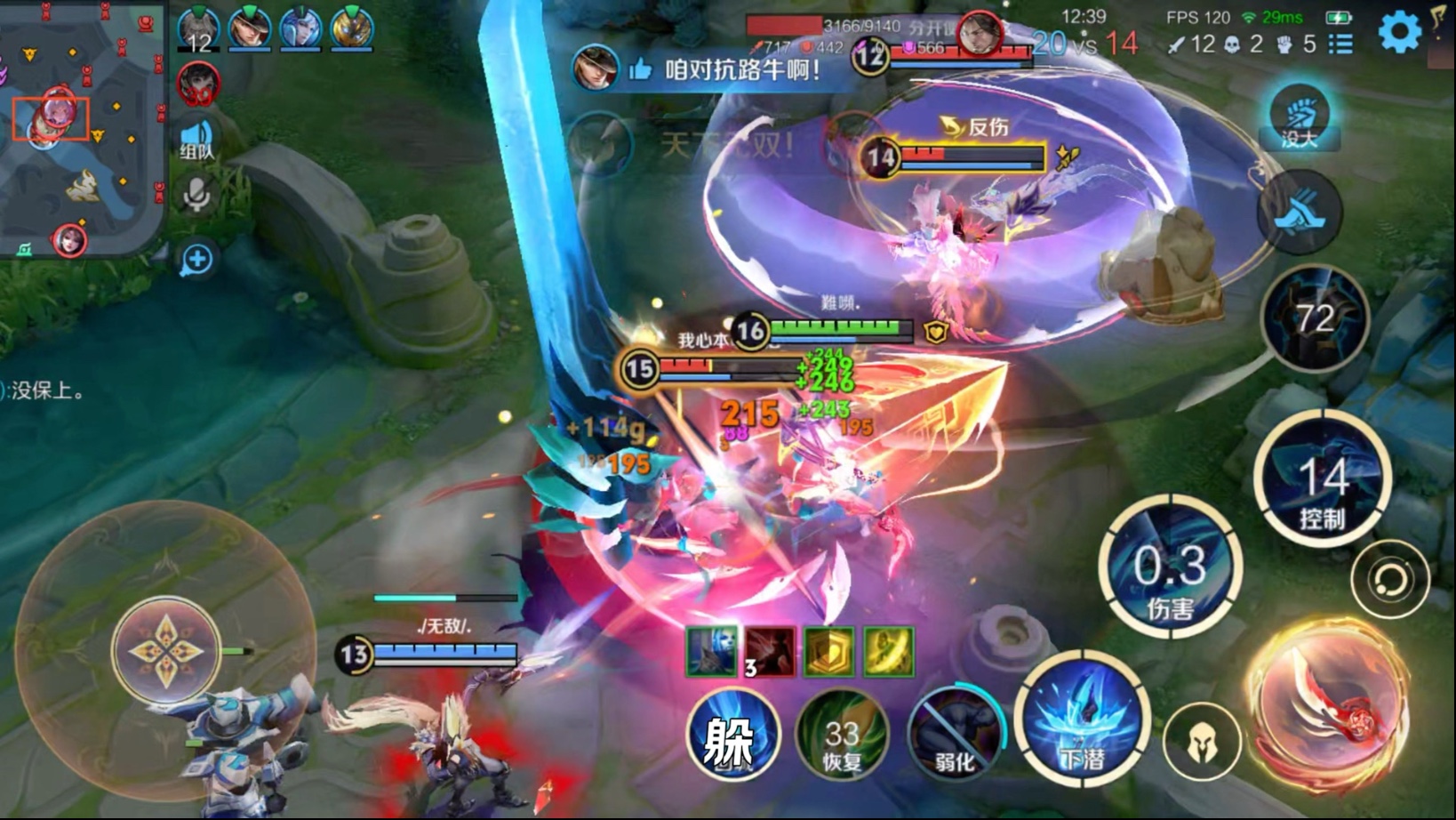Tap the helmet target-hero button
1456x820 pixels.
point(1202,740)
